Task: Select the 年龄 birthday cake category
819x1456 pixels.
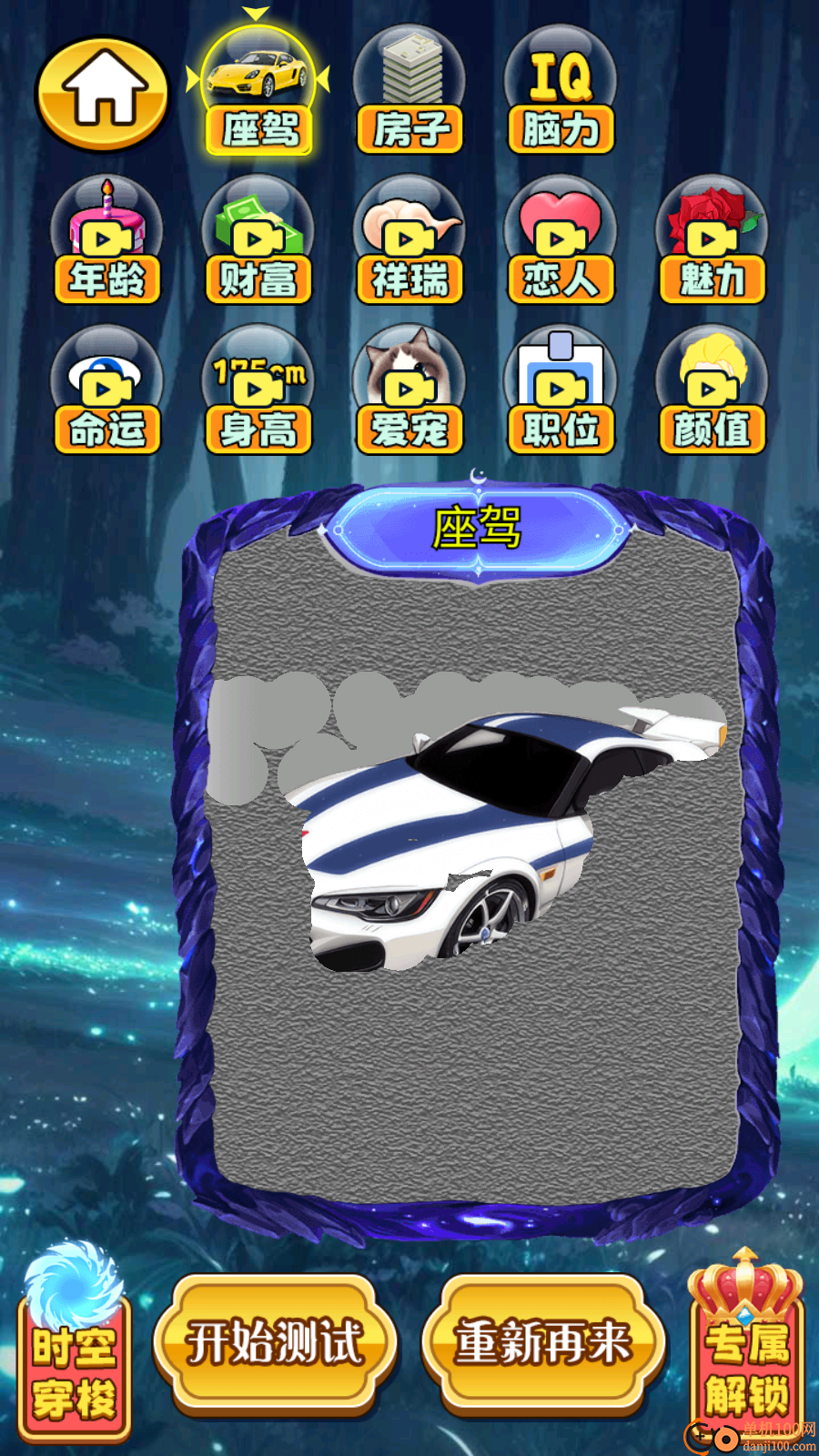Action: coord(106,243)
